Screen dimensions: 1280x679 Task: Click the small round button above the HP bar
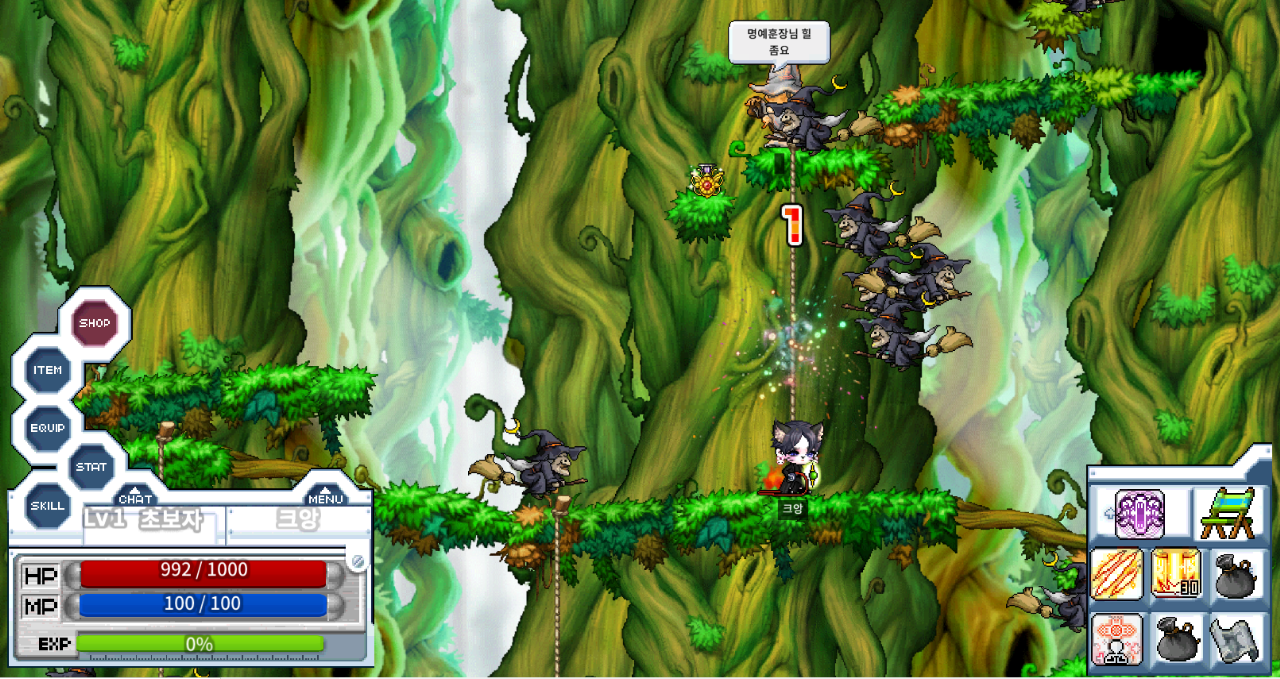357,561
